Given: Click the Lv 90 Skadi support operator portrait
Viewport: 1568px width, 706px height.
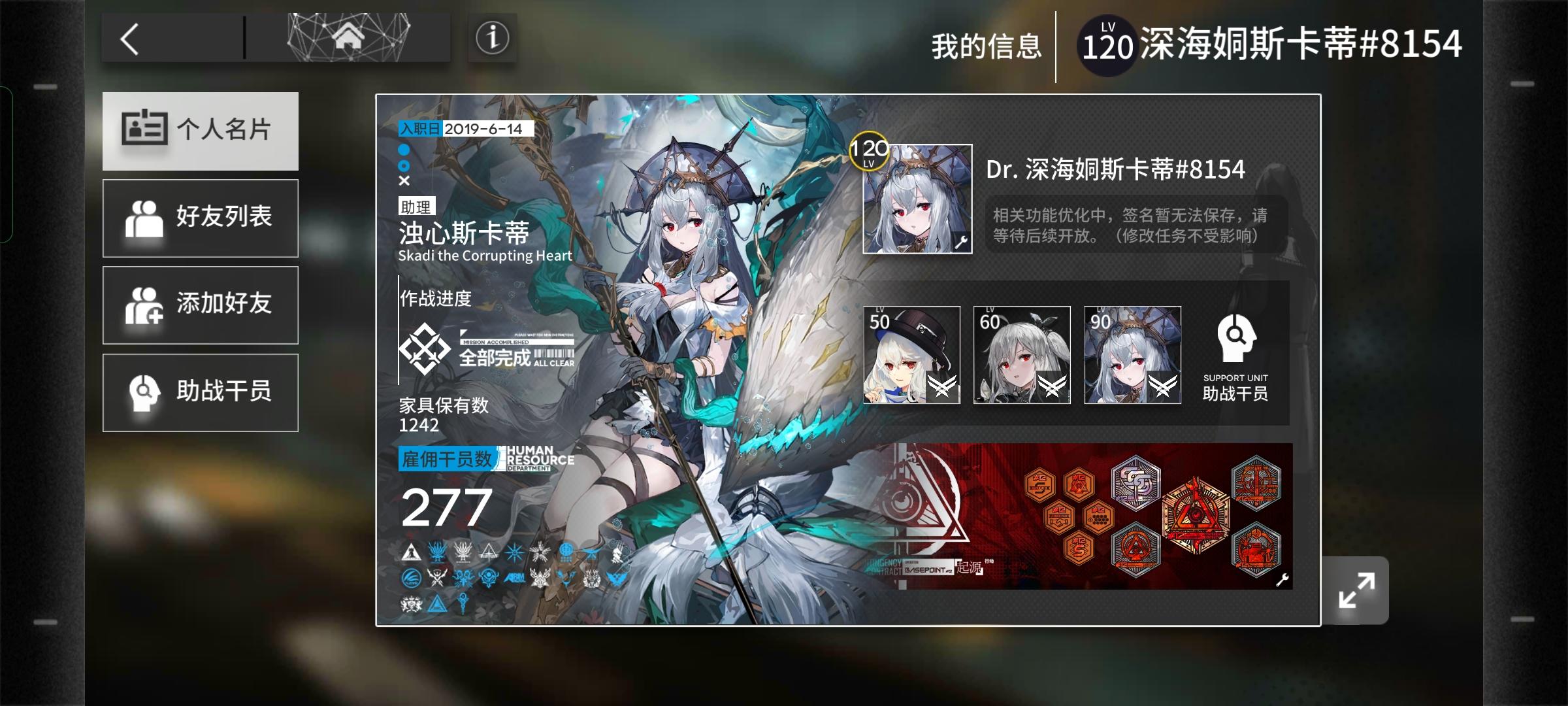Looking at the screenshot, I should point(1132,355).
